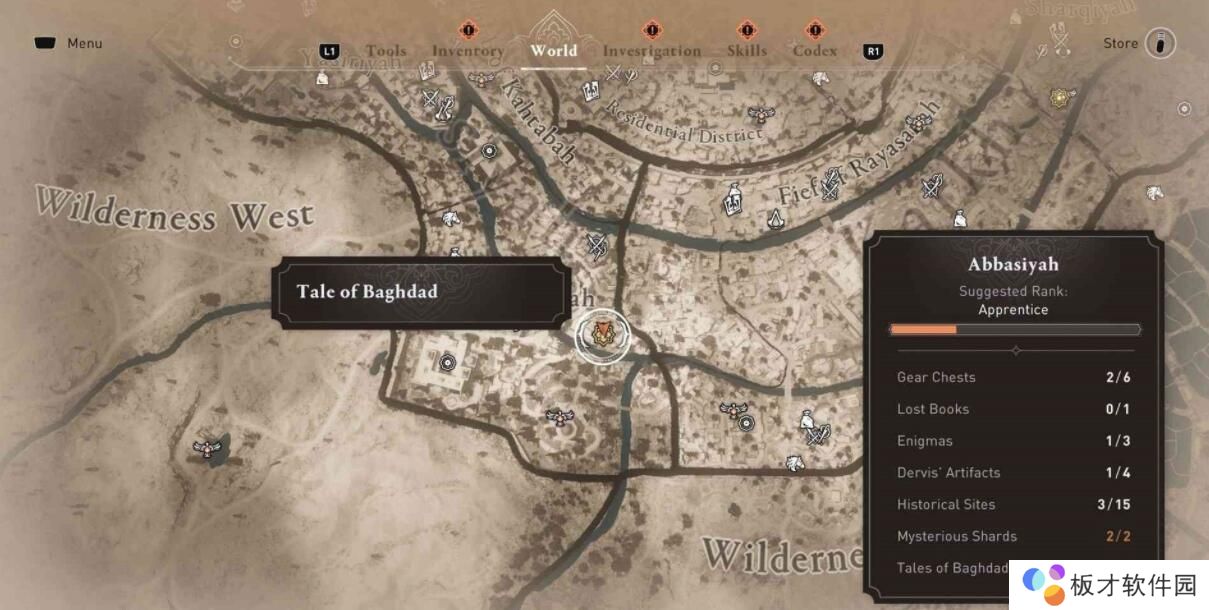This screenshot has height=610, width=1209.
Task: Switch to the Tools tab
Action: click(x=385, y=51)
